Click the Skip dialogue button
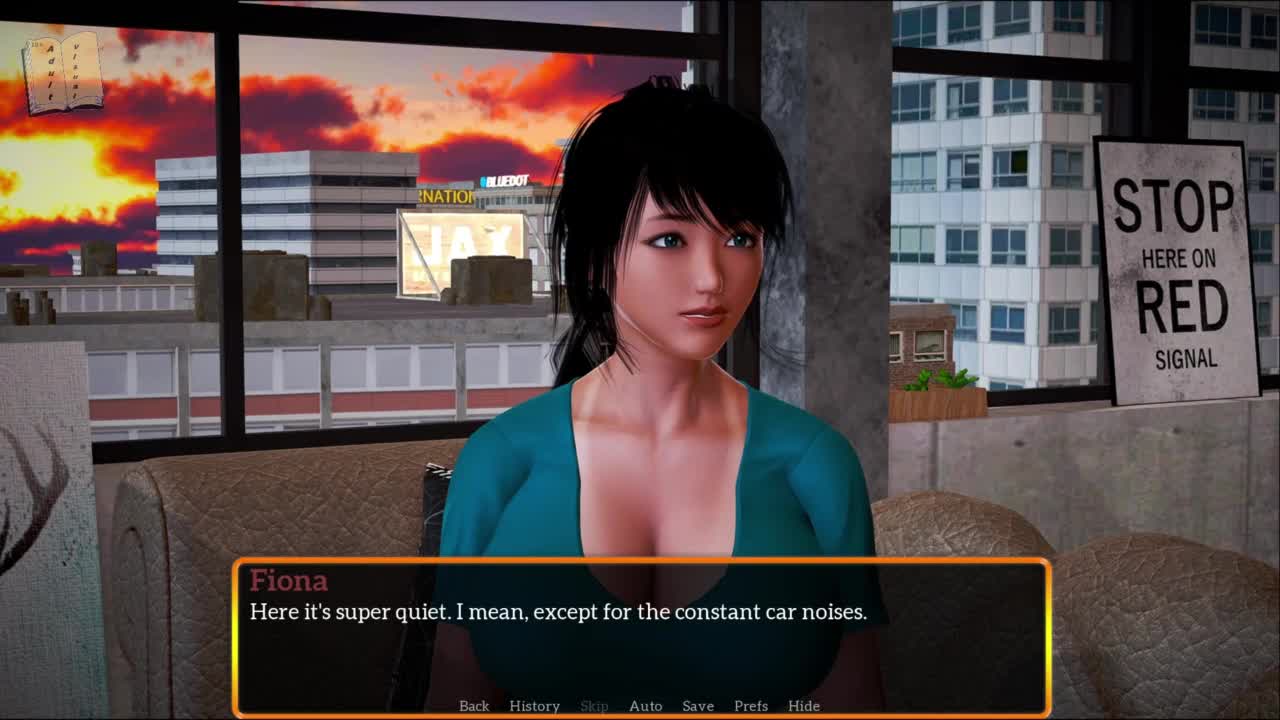 (594, 706)
